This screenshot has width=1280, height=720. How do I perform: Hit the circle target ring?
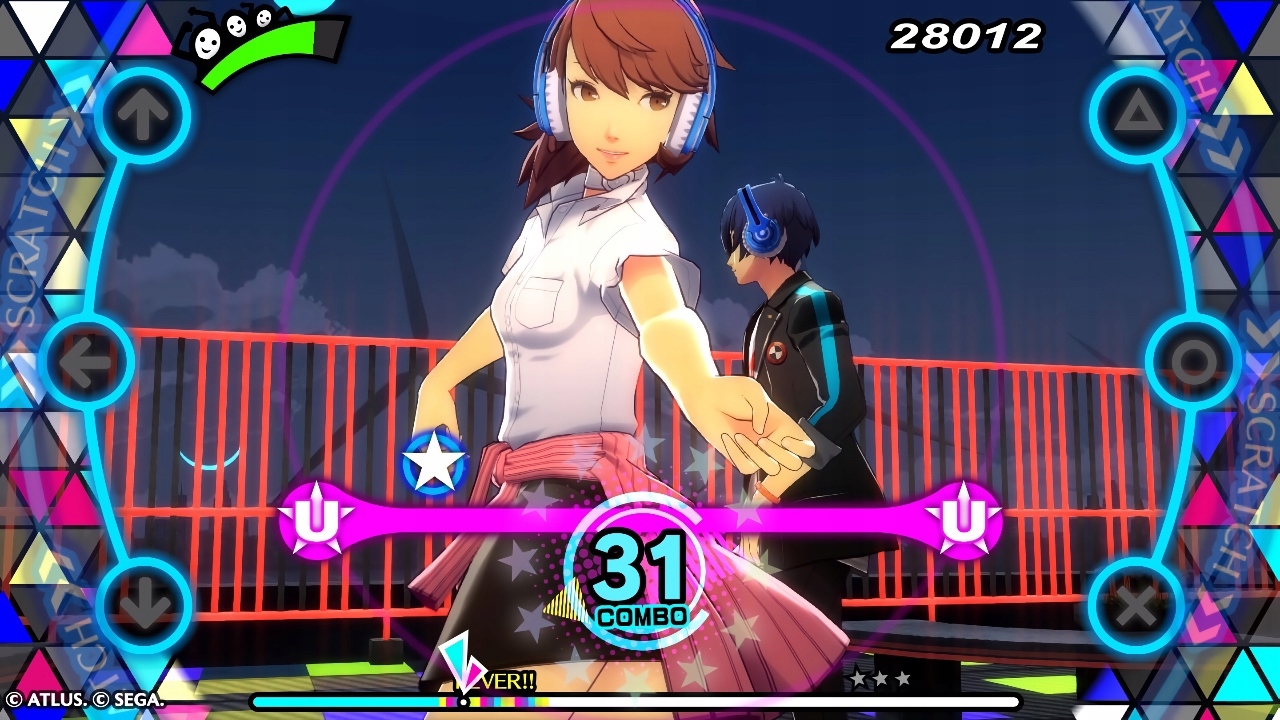click(x=1193, y=362)
